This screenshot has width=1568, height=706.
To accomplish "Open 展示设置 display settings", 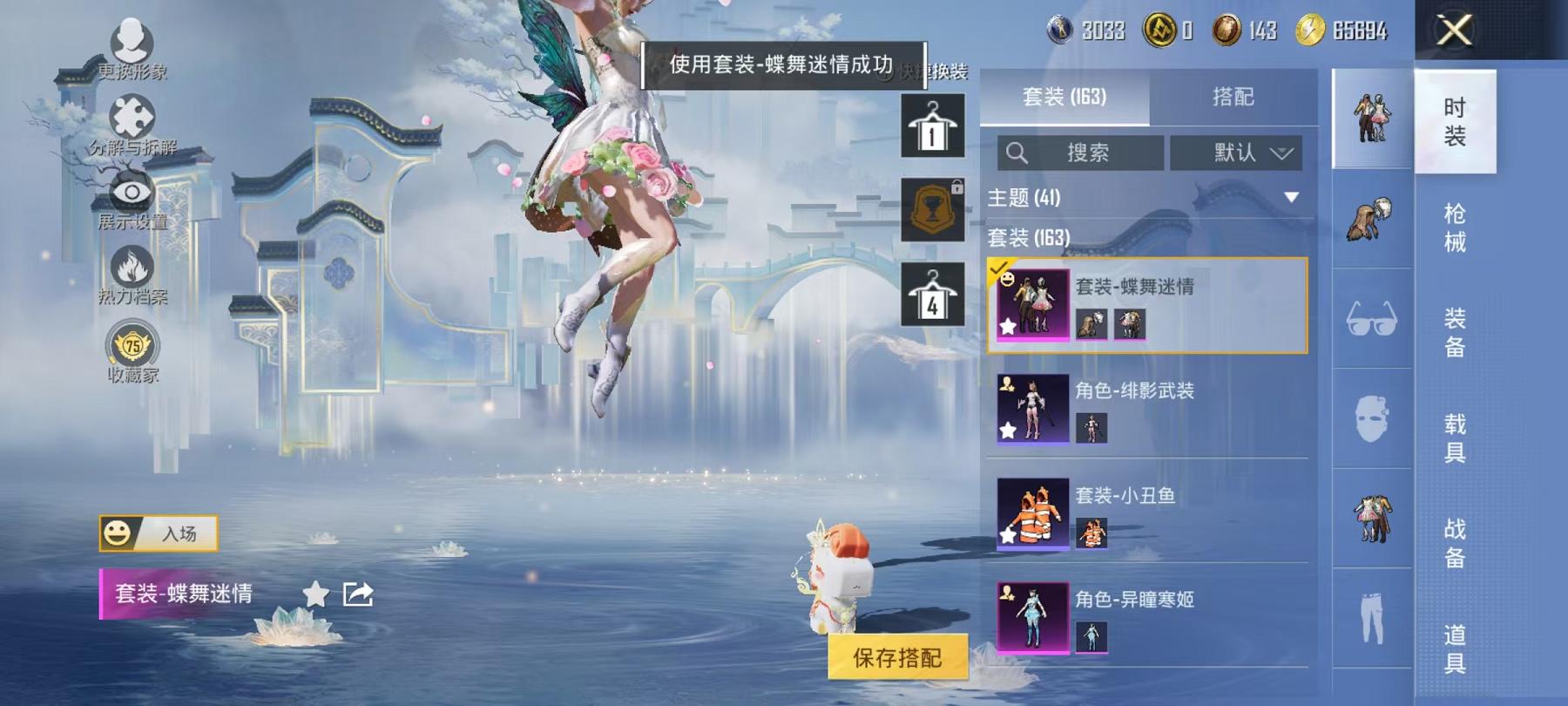I will (x=131, y=190).
